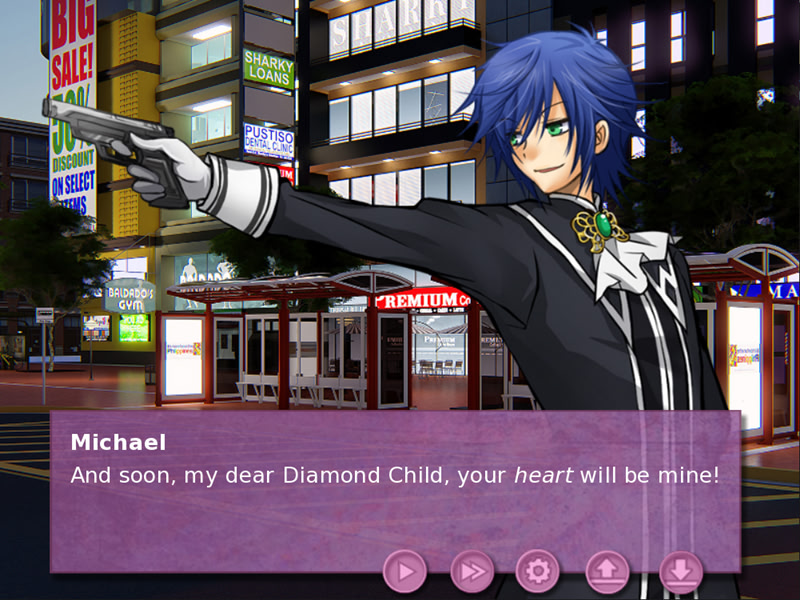Viewport: 800px width, 600px height.
Task: Open settings with the gear icon
Action: click(x=537, y=571)
